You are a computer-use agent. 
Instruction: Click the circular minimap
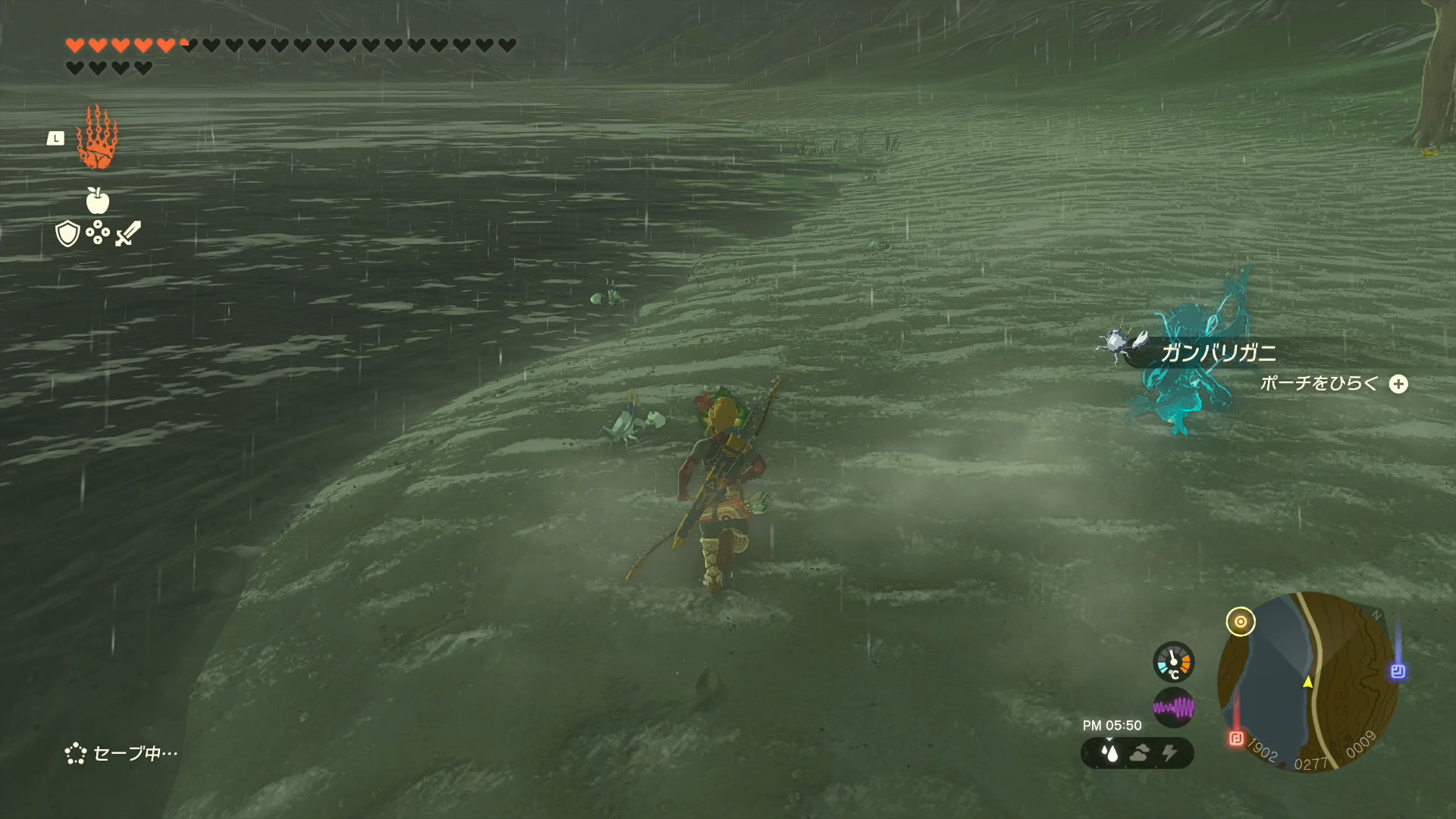click(x=1307, y=681)
